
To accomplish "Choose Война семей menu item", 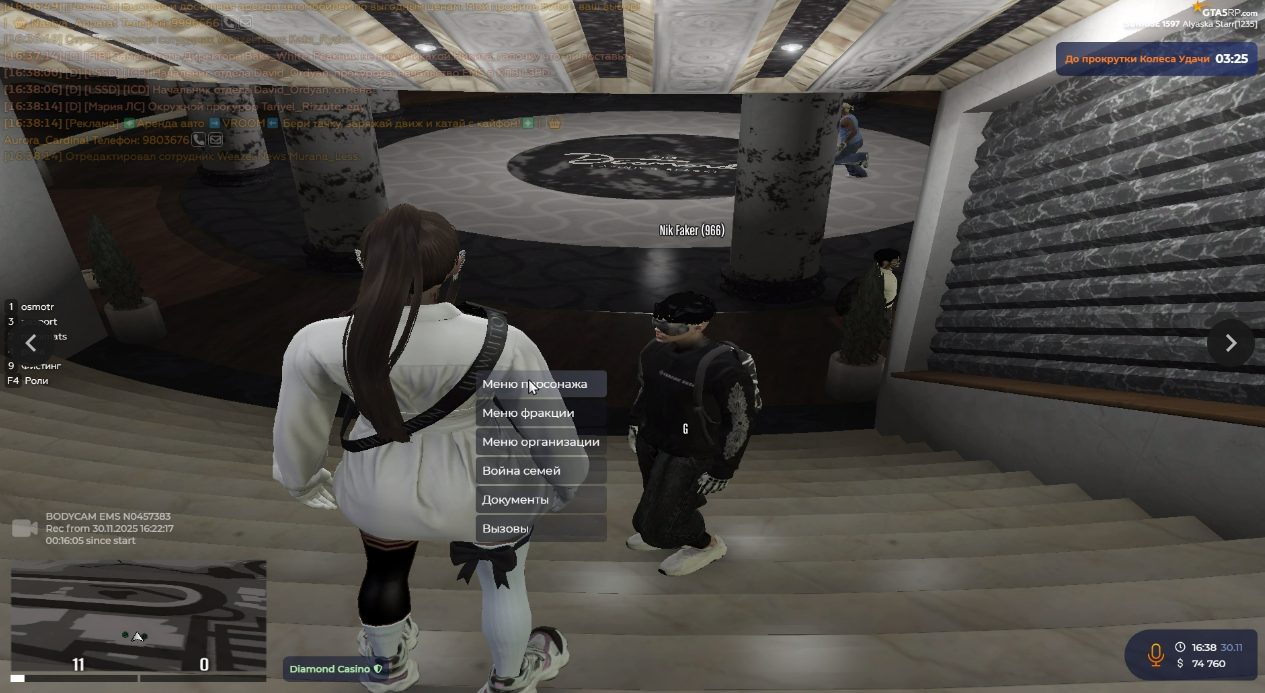I will coord(540,471).
